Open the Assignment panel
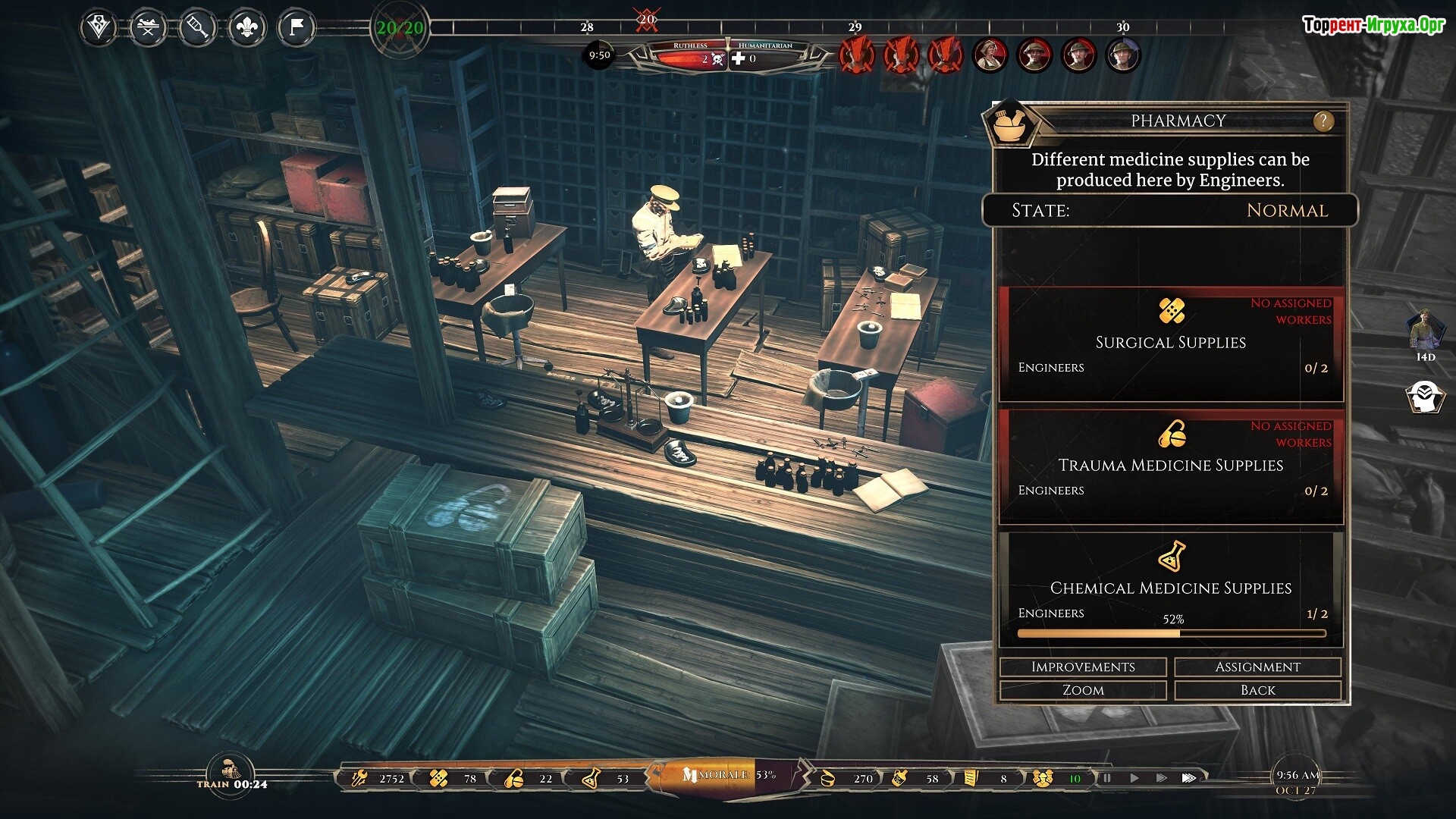1456x819 pixels. (x=1257, y=667)
